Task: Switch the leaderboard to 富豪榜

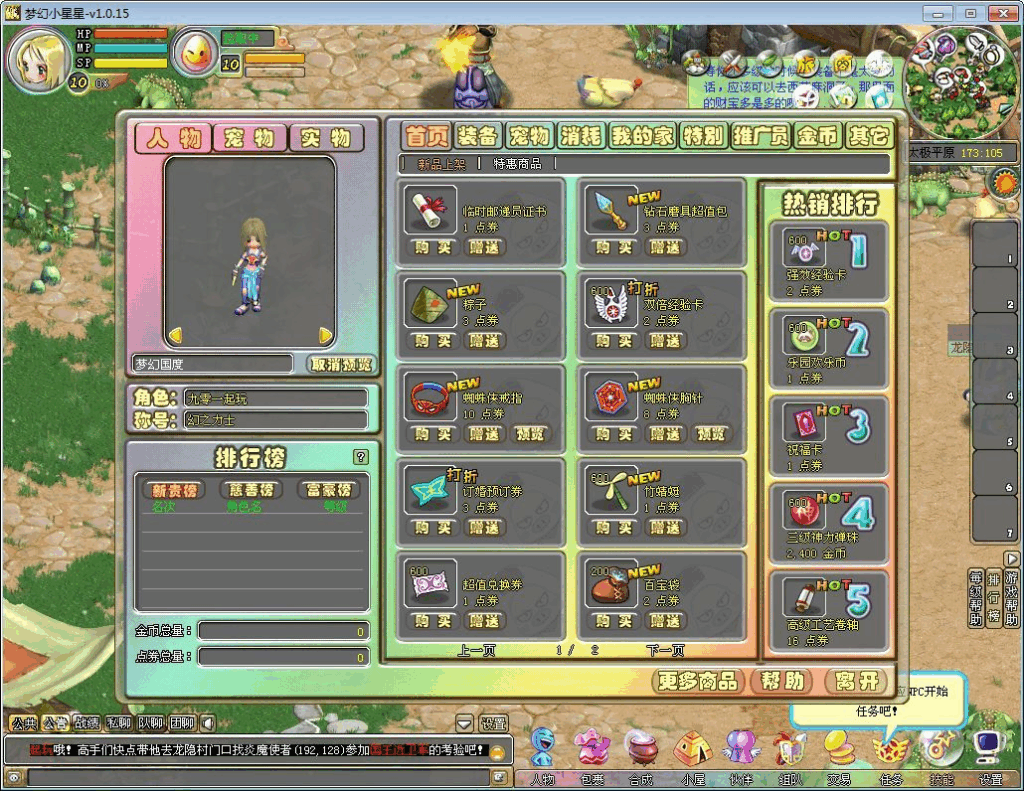Action: pyautogui.click(x=328, y=490)
